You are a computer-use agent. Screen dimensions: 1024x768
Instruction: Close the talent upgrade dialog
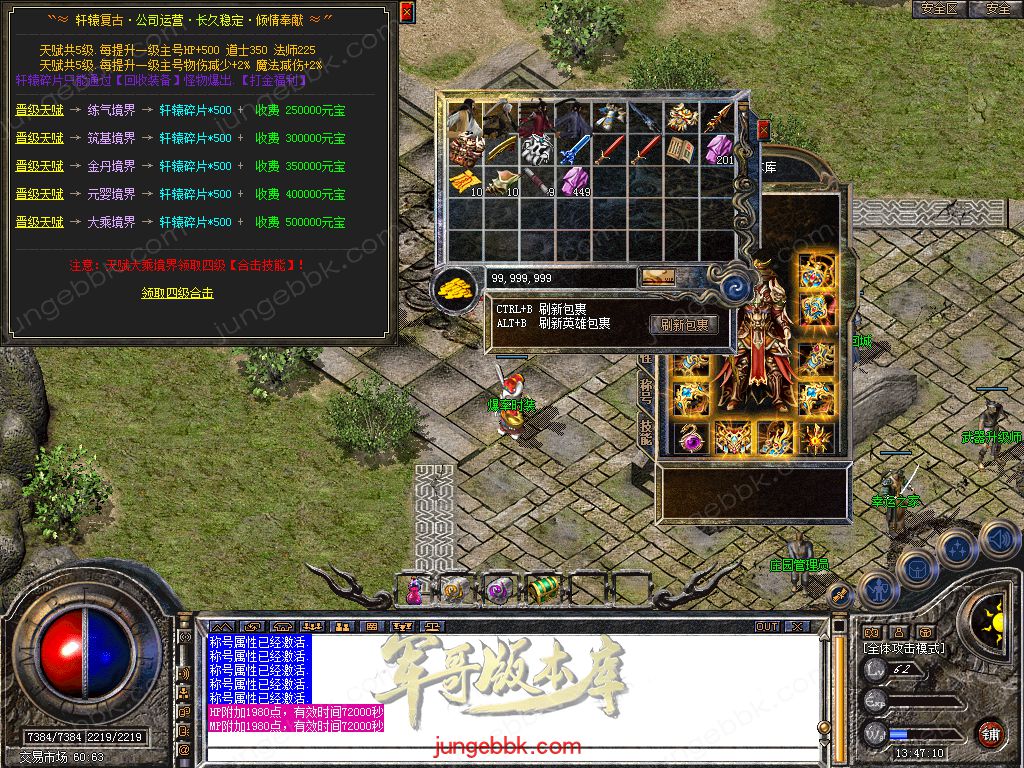tap(406, 12)
